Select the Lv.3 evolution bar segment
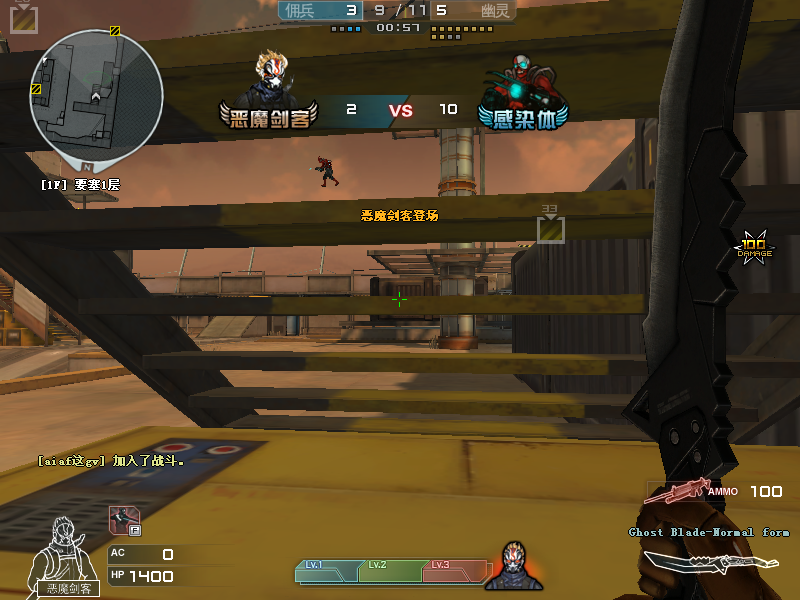 450,570
